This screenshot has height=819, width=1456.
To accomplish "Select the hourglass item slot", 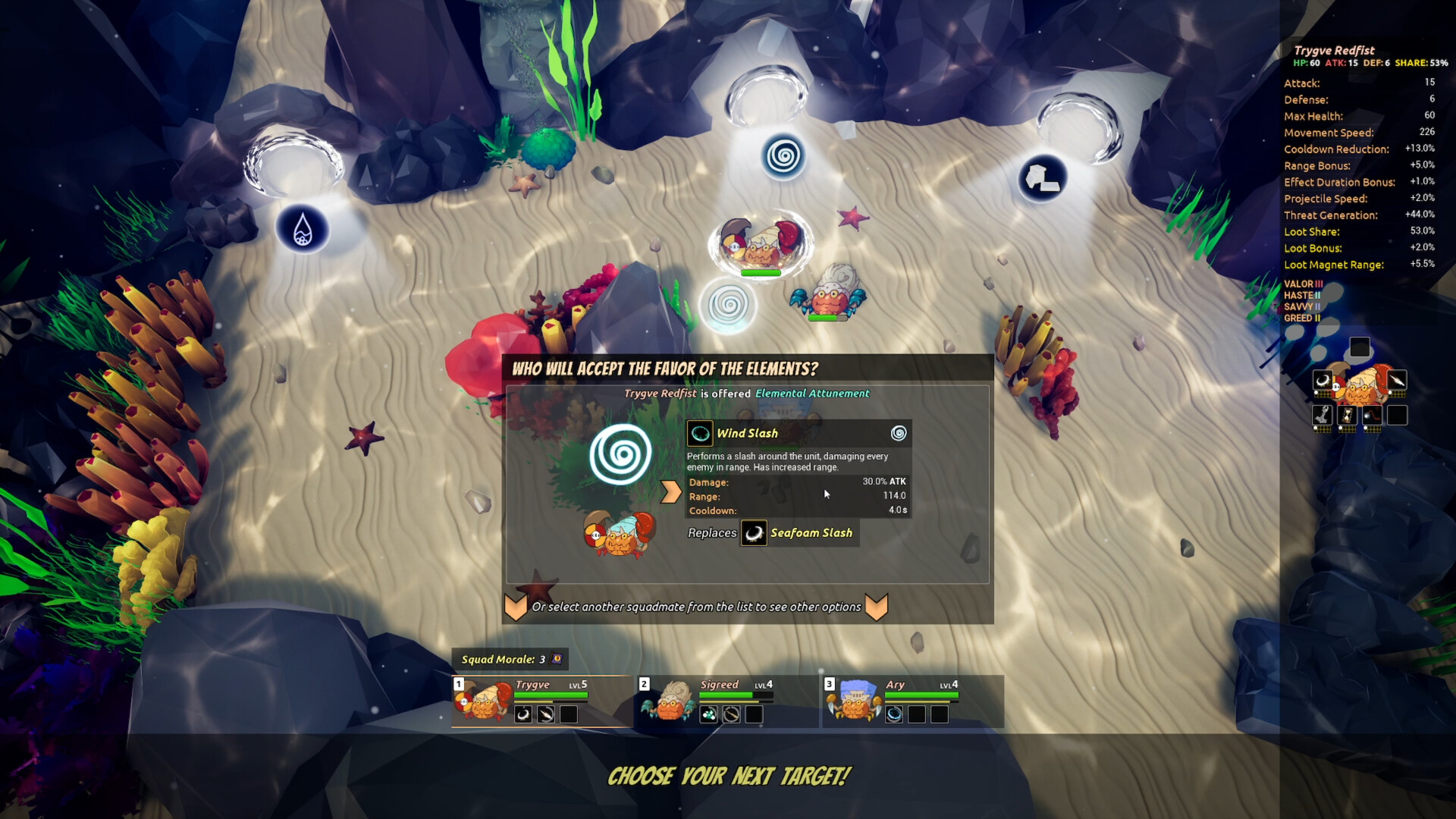I will click(1348, 415).
